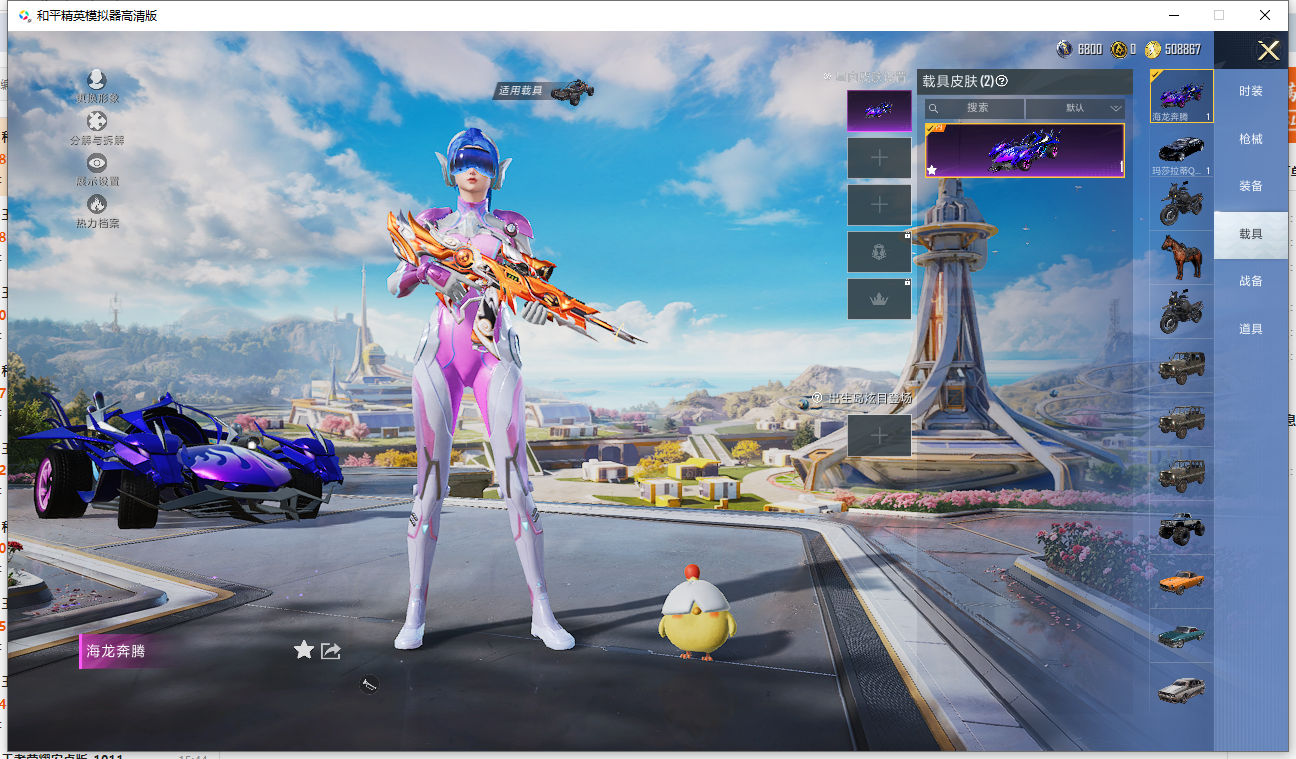Image resolution: width=1296 pixels, height=759 pixels.
Task: Maximize the emulator window
Action: [x=1219, y=15]
